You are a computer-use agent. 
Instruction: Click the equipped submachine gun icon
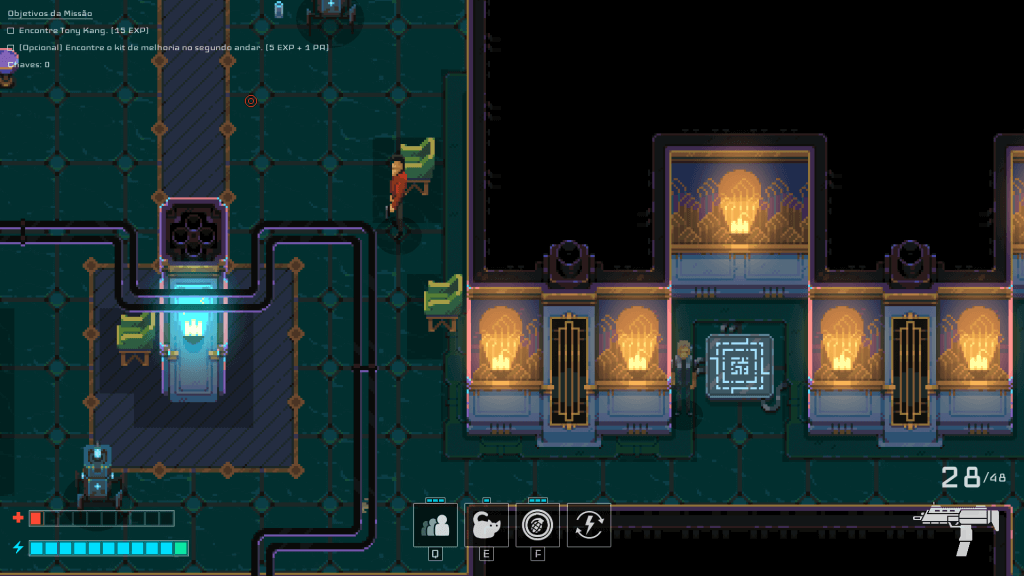(960, 525)
